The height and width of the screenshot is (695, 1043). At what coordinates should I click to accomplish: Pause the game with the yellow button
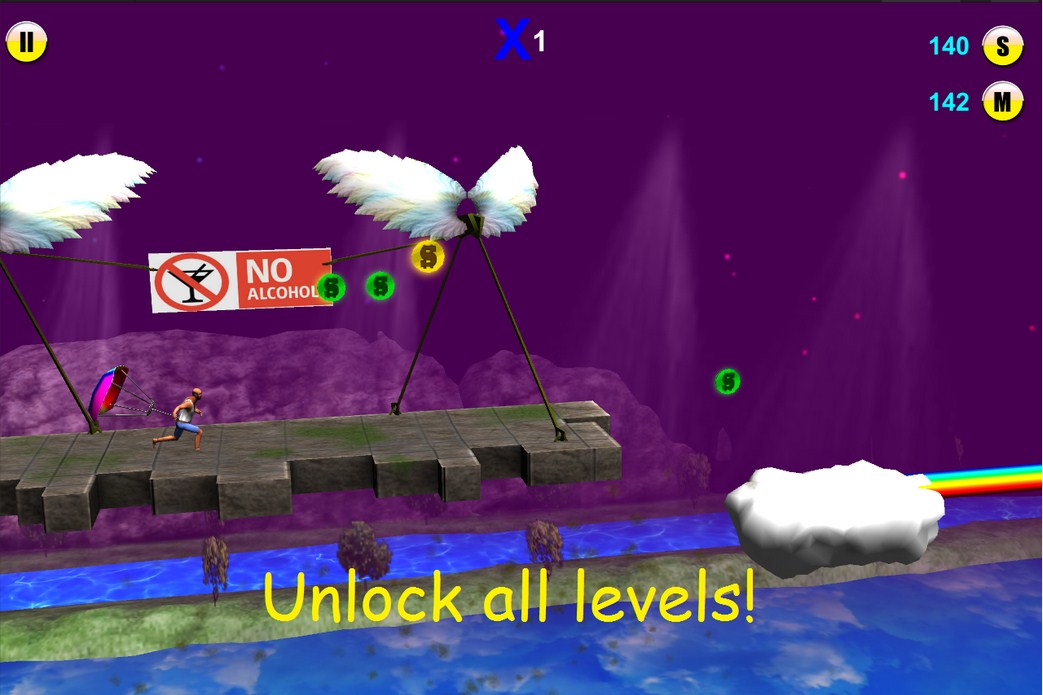point(26,42)
